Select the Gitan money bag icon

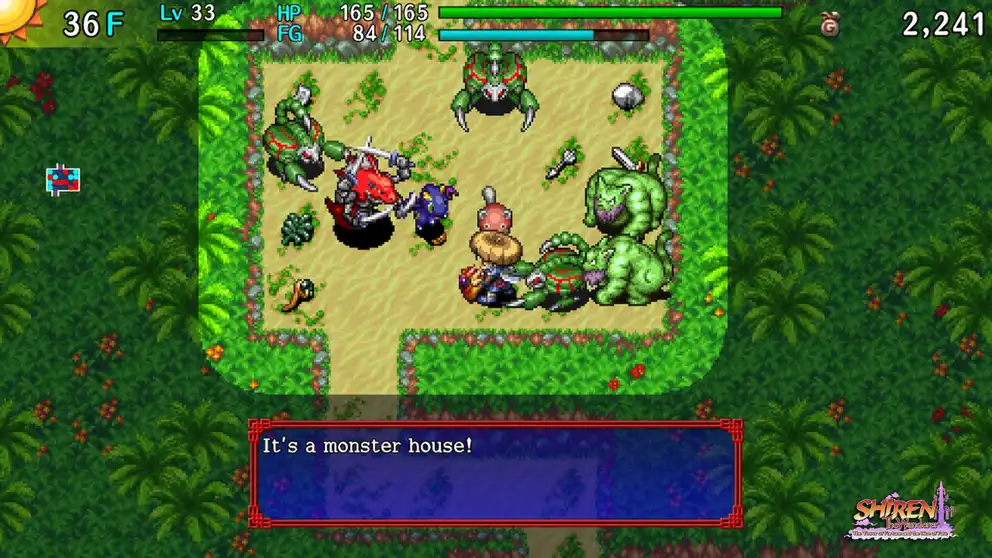pos(829,25)
